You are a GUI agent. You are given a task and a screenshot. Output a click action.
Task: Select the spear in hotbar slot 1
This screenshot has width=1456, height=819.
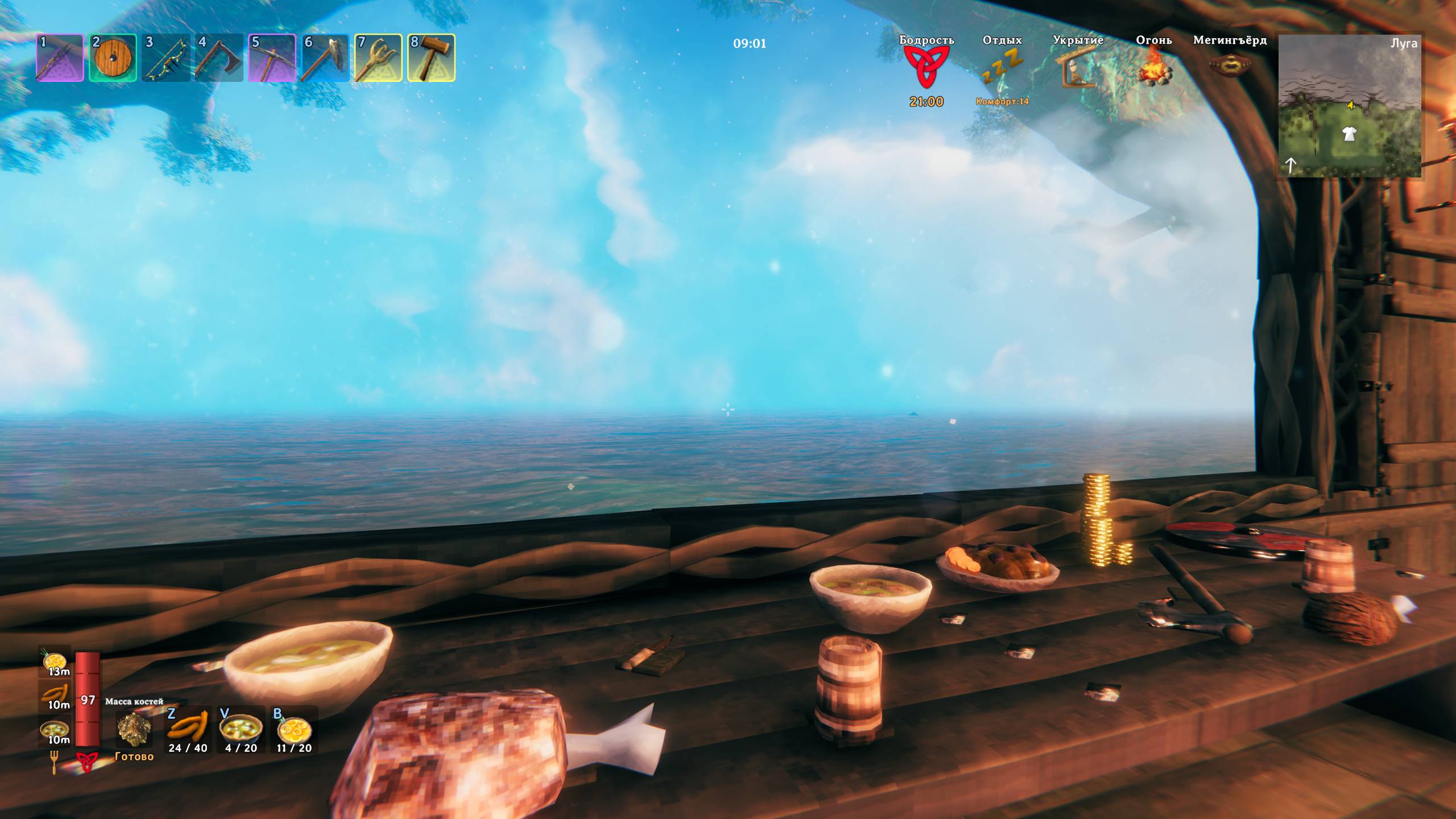(x=60, y=58)
